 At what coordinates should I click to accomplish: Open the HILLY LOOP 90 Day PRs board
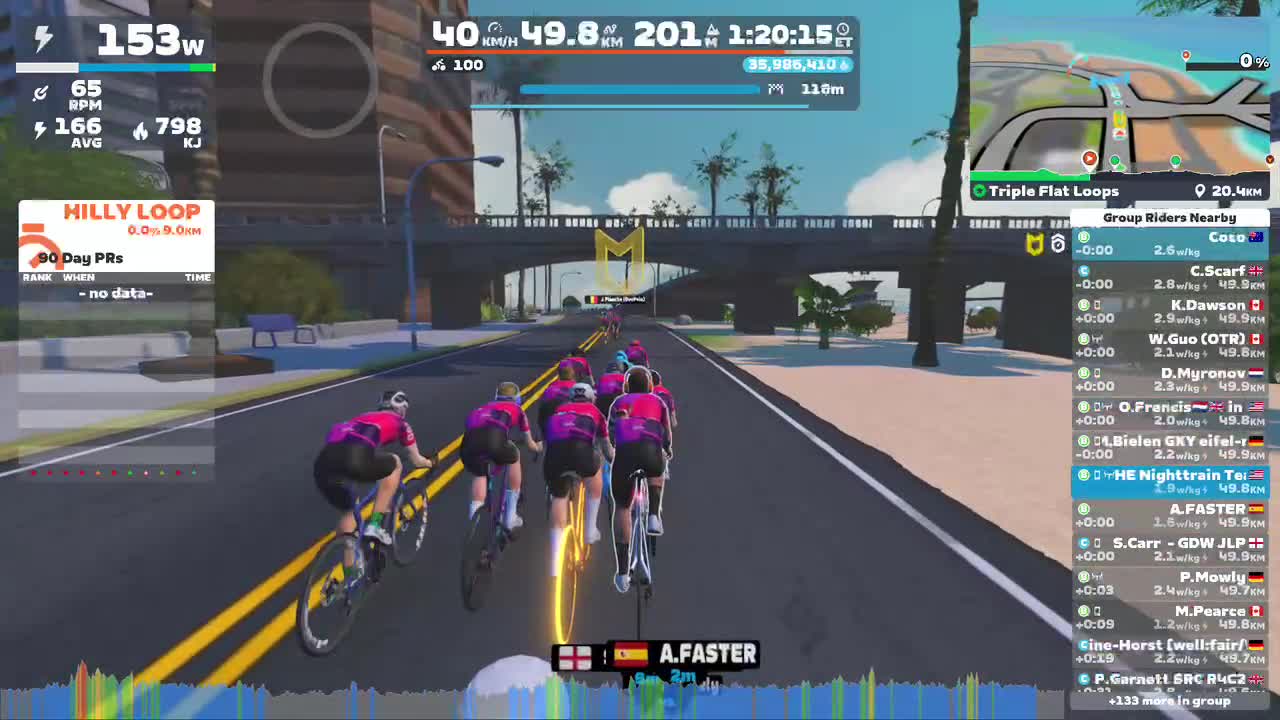(x=115, y=240)
